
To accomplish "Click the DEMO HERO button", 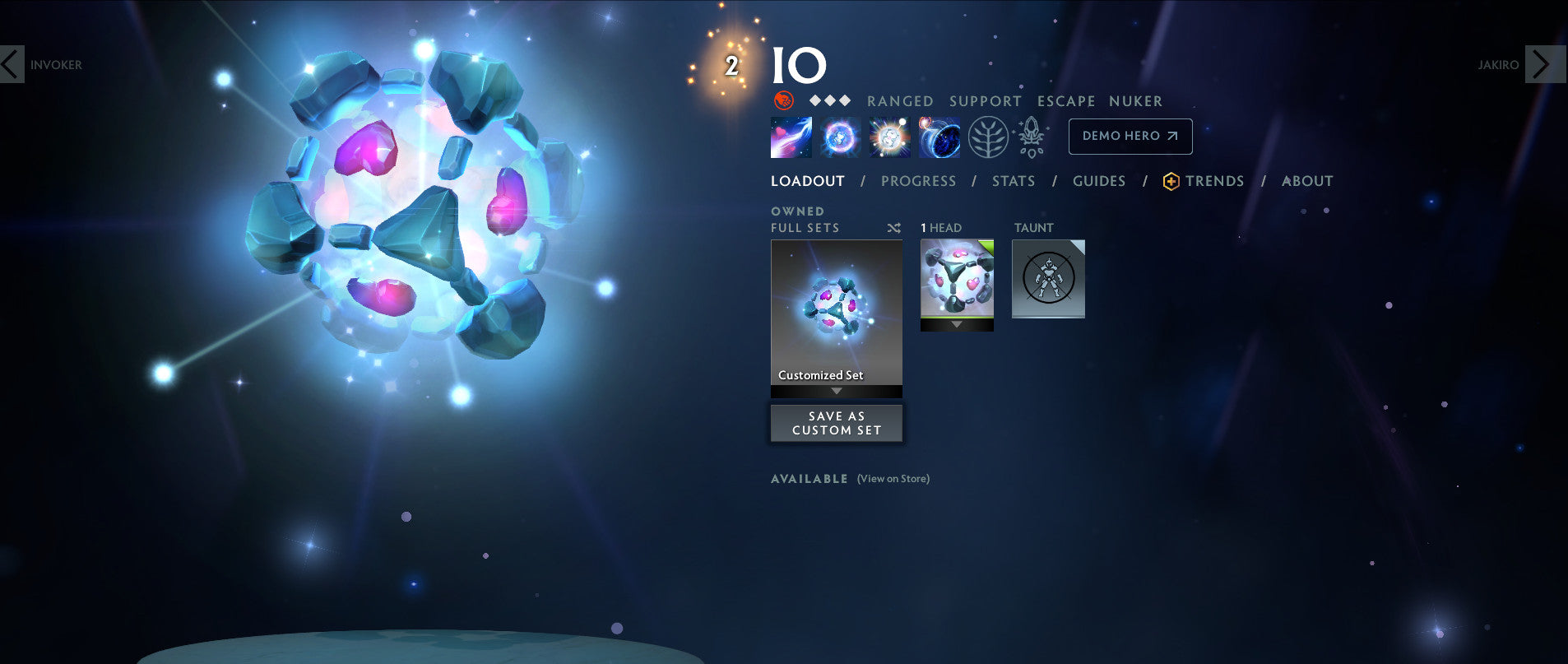I will [1130, 136].
